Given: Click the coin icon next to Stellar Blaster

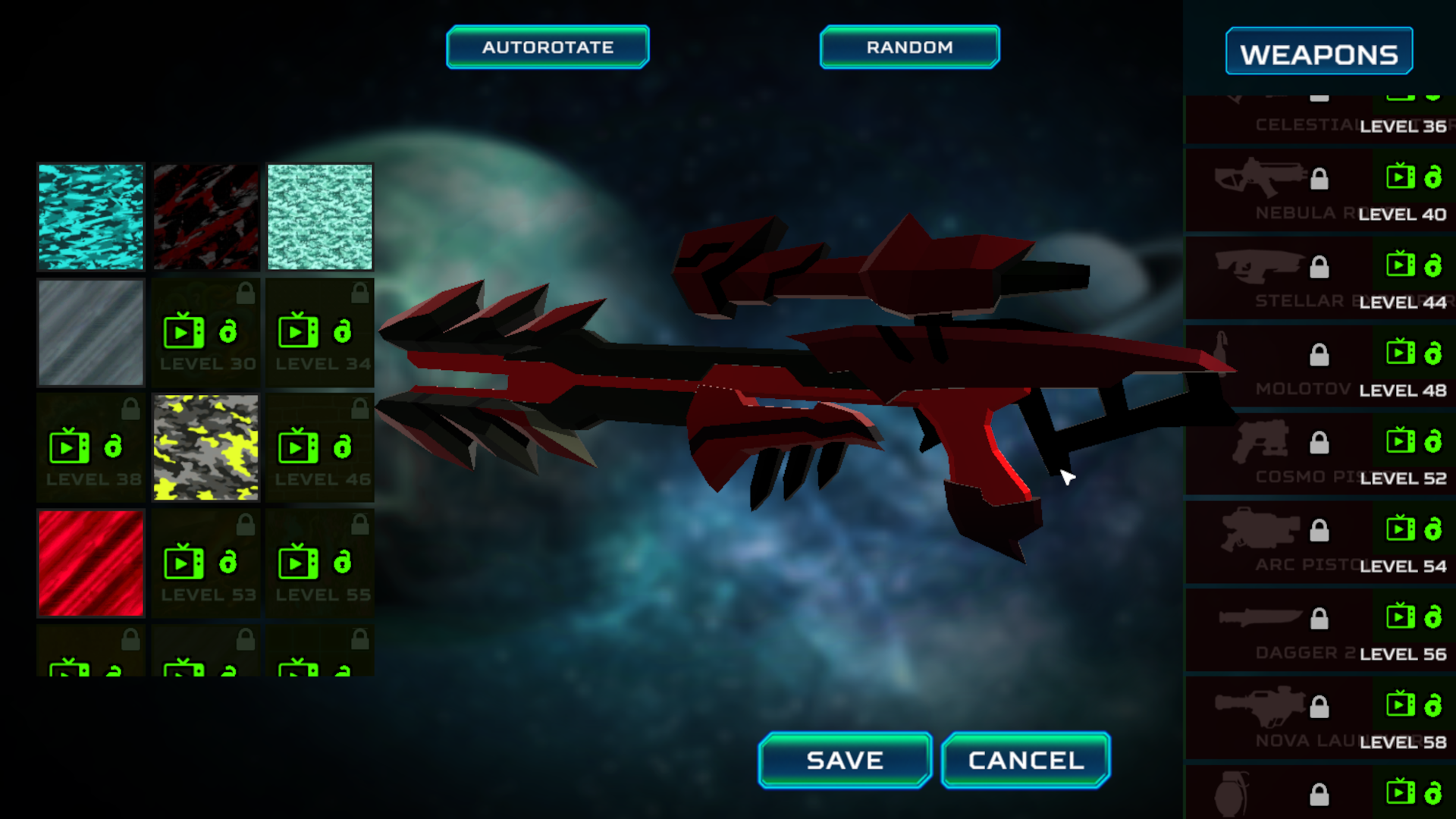Looking at the screenshot, I should (x=1433, y=264).
